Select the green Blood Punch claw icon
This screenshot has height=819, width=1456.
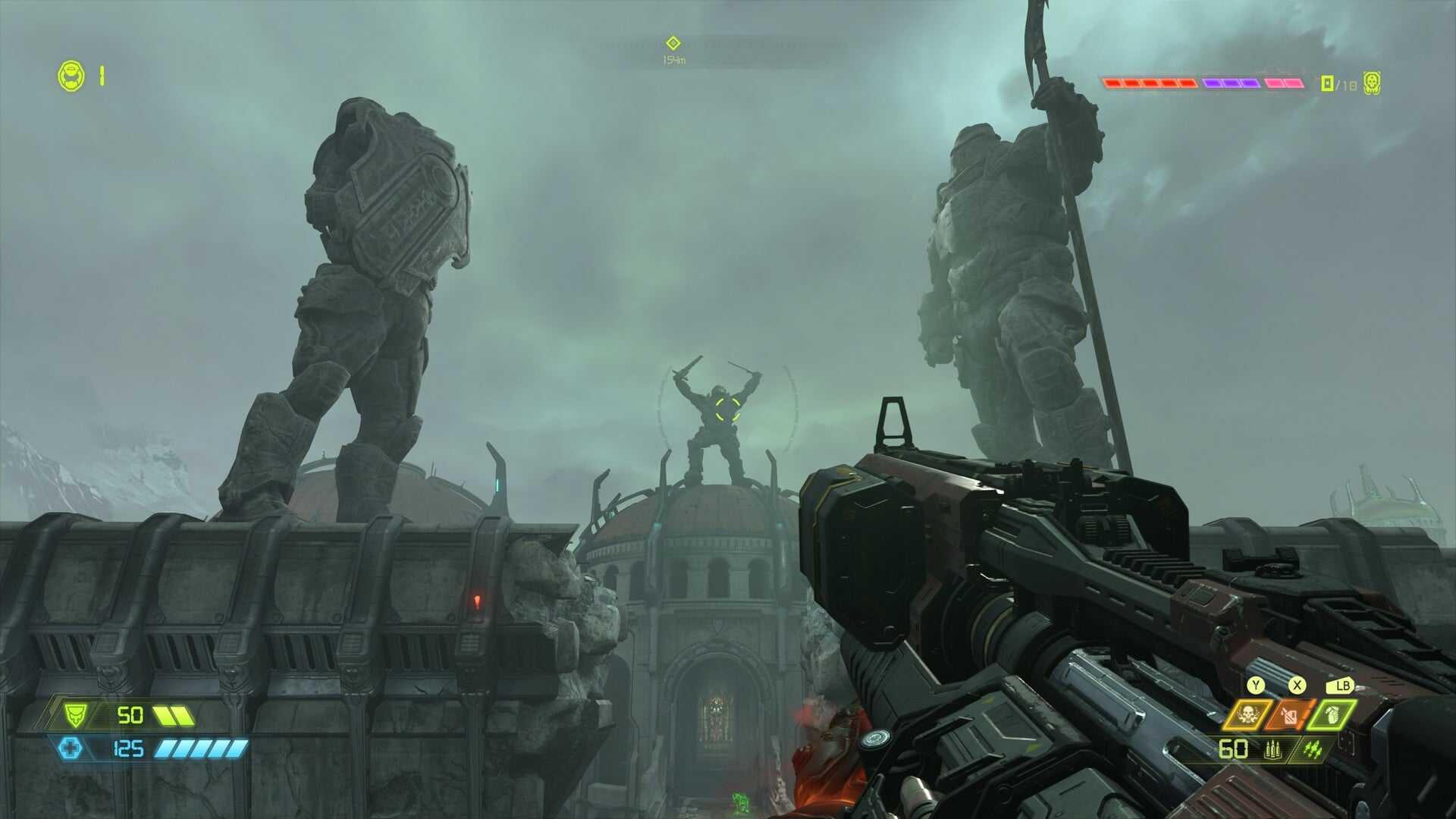(x=1313, y=750)
